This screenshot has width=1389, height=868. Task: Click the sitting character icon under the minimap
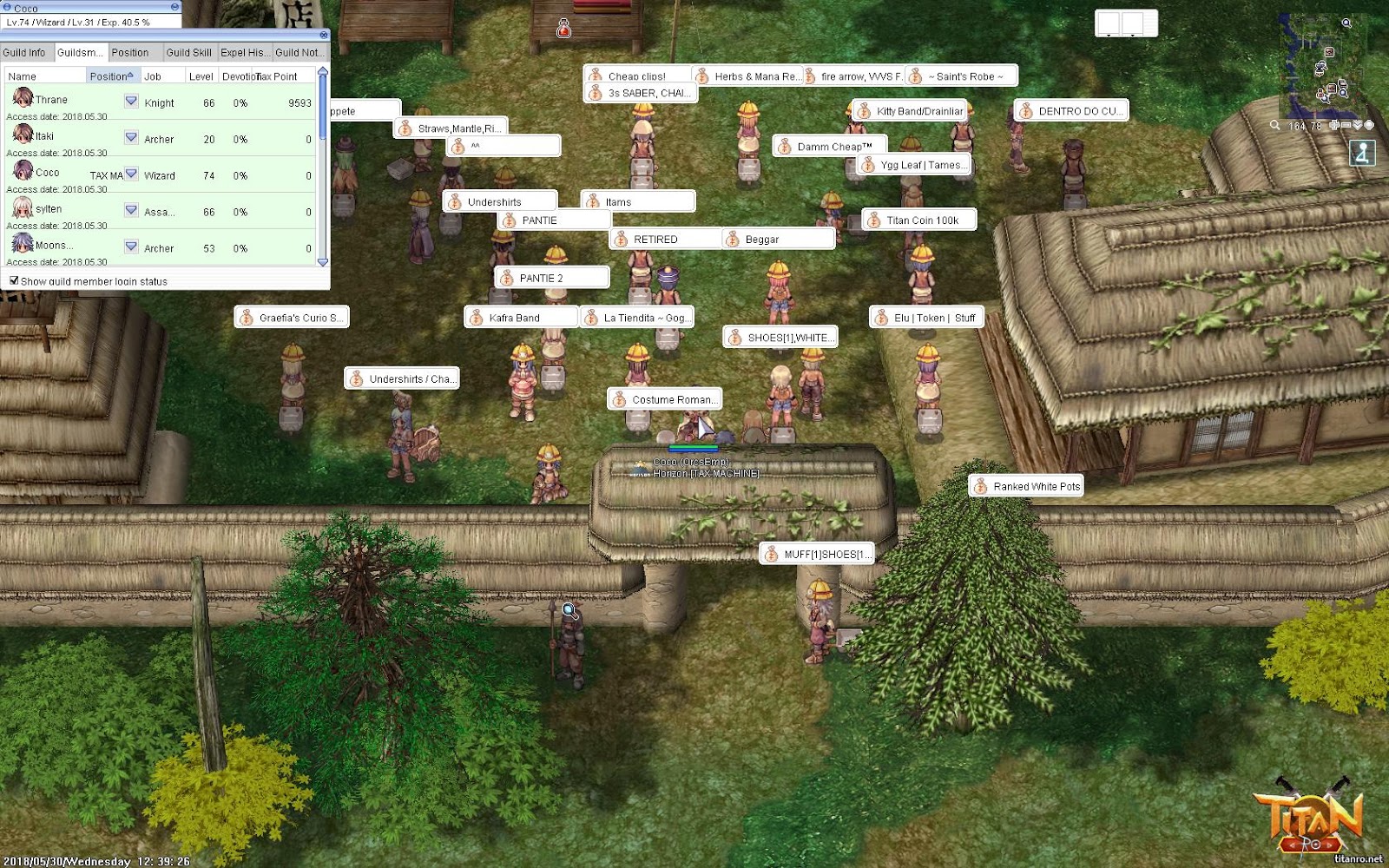[1364, 154]
